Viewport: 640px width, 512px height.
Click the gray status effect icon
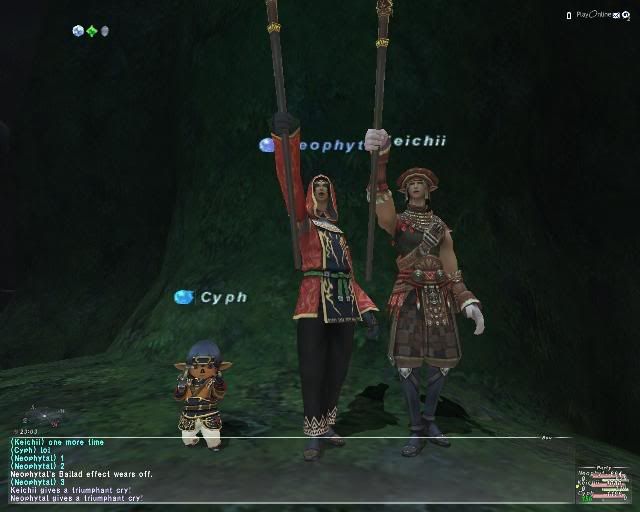tap(104, 31)
